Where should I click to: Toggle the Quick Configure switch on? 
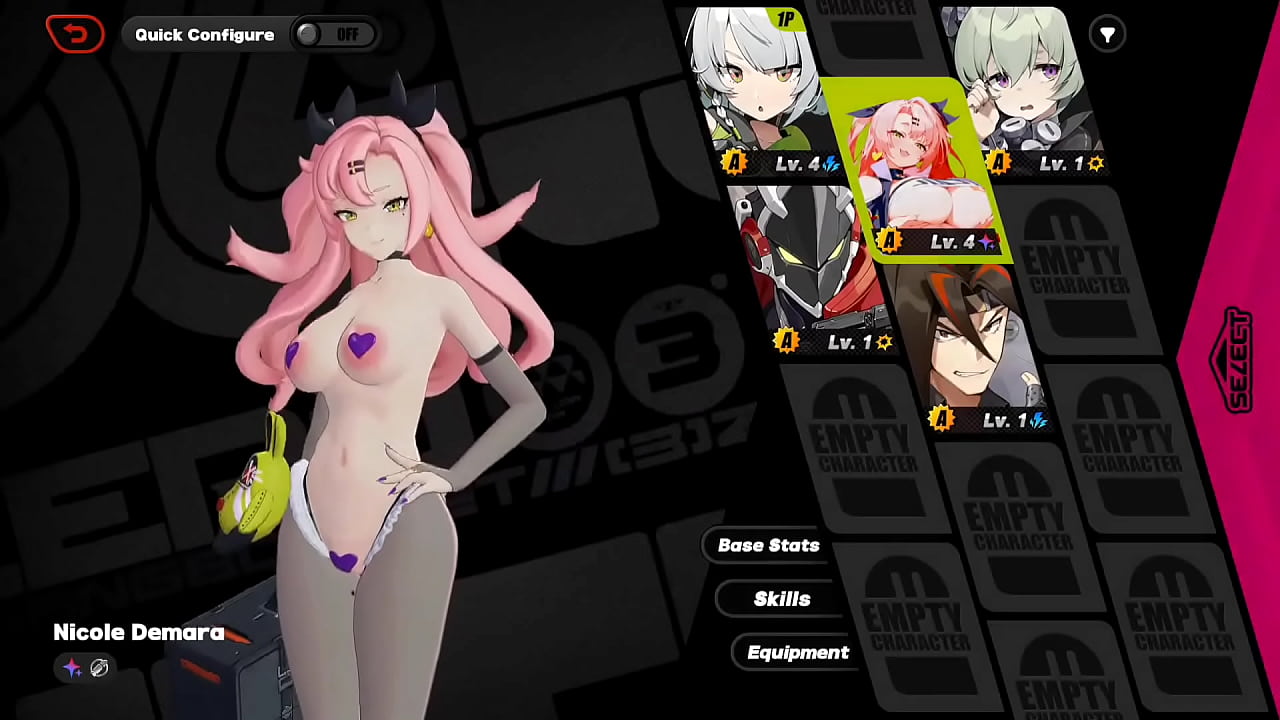click(x=336, y=33)
